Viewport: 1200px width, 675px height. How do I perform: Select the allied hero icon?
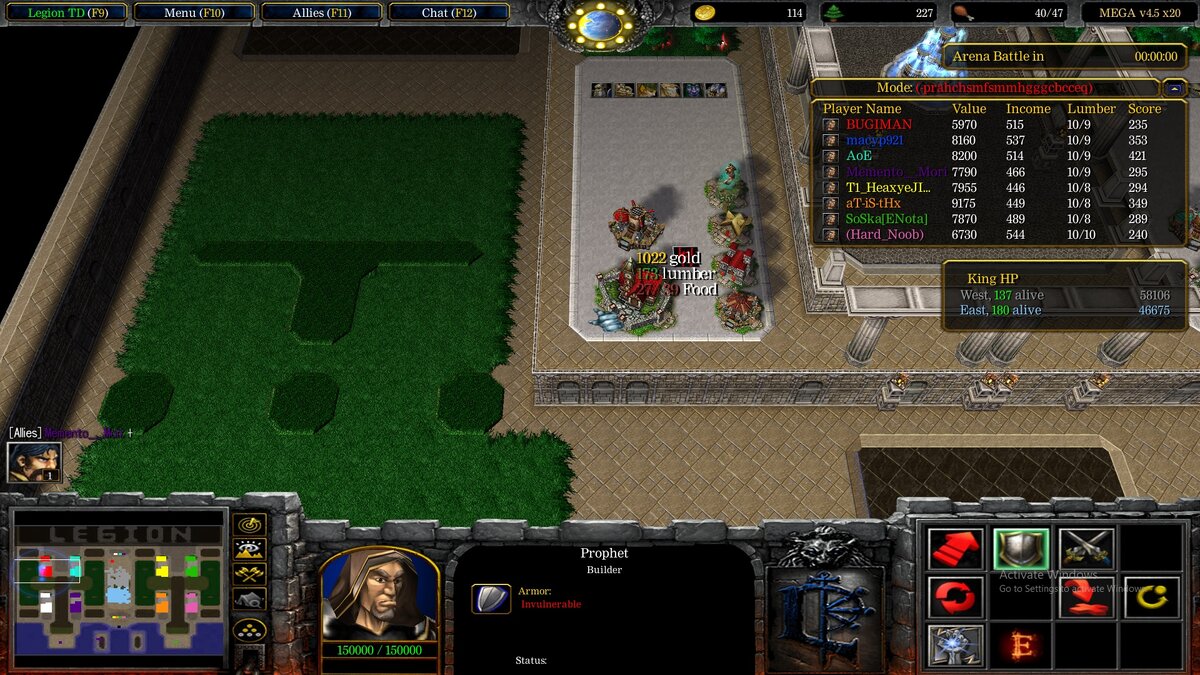pyautogui.click(x=34, y=462)
